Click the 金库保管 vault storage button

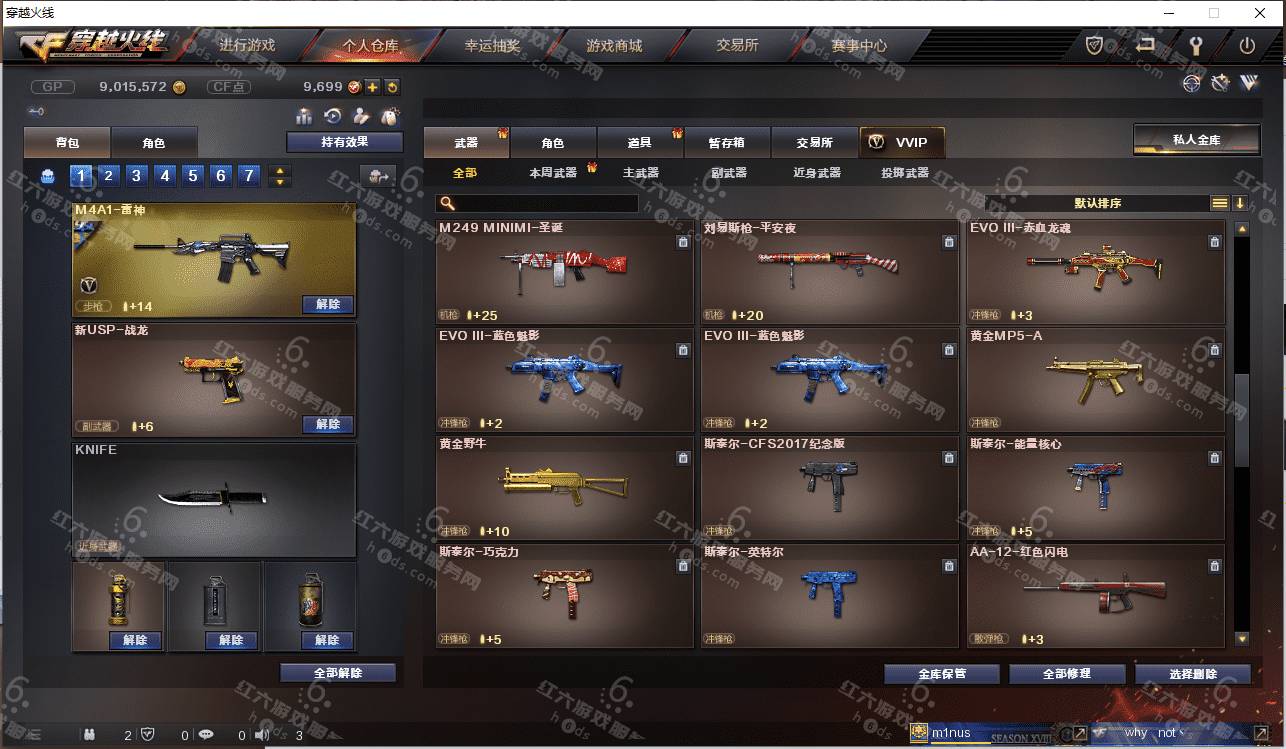pyautogui.click(x=942, y=674)
